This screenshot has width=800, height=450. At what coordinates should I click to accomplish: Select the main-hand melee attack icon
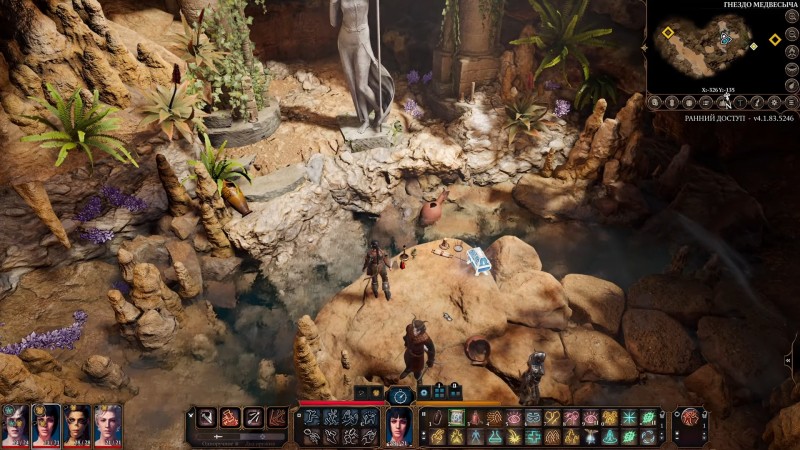coord(205,418)
